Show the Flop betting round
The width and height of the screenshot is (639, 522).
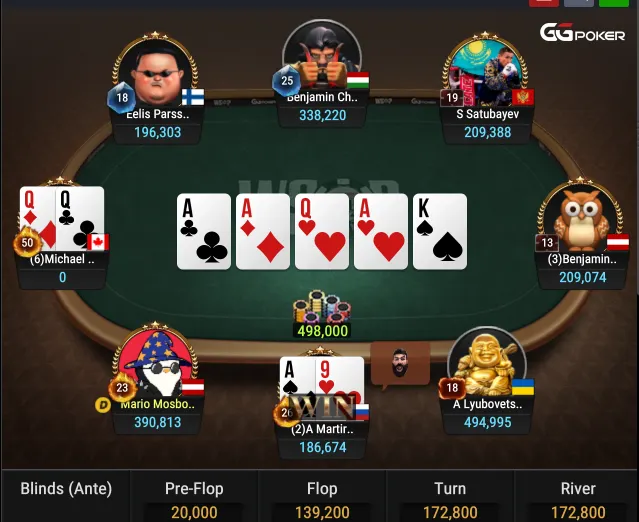tap(322, 499)
